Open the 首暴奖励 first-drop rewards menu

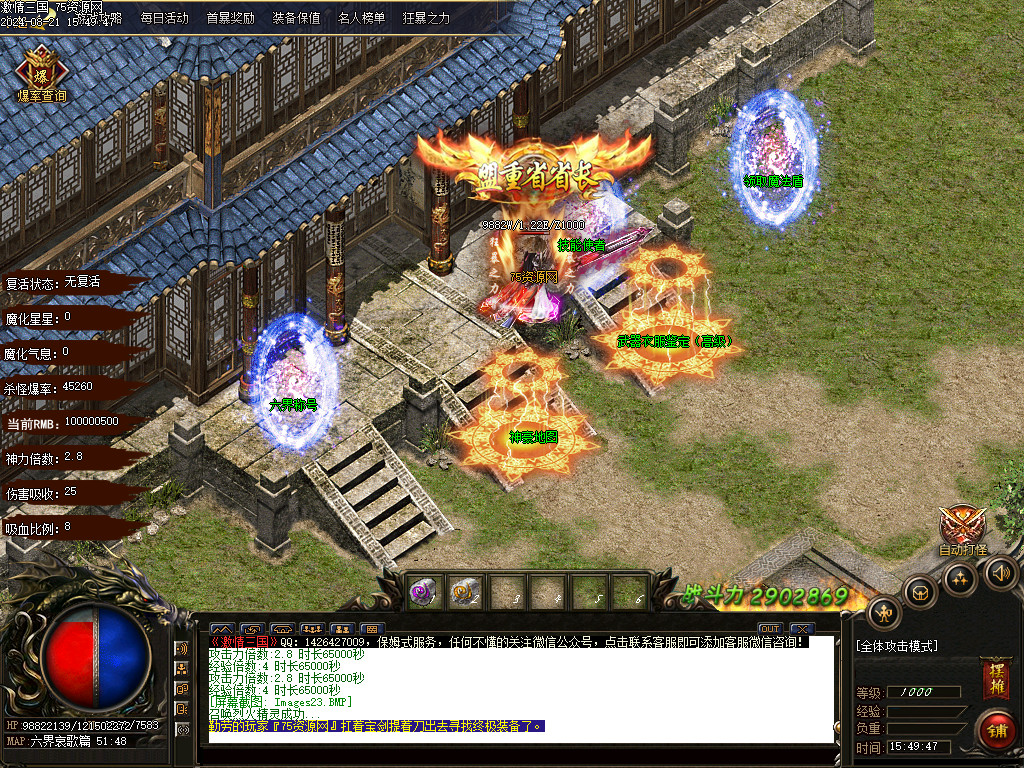(x=230, y=18)
